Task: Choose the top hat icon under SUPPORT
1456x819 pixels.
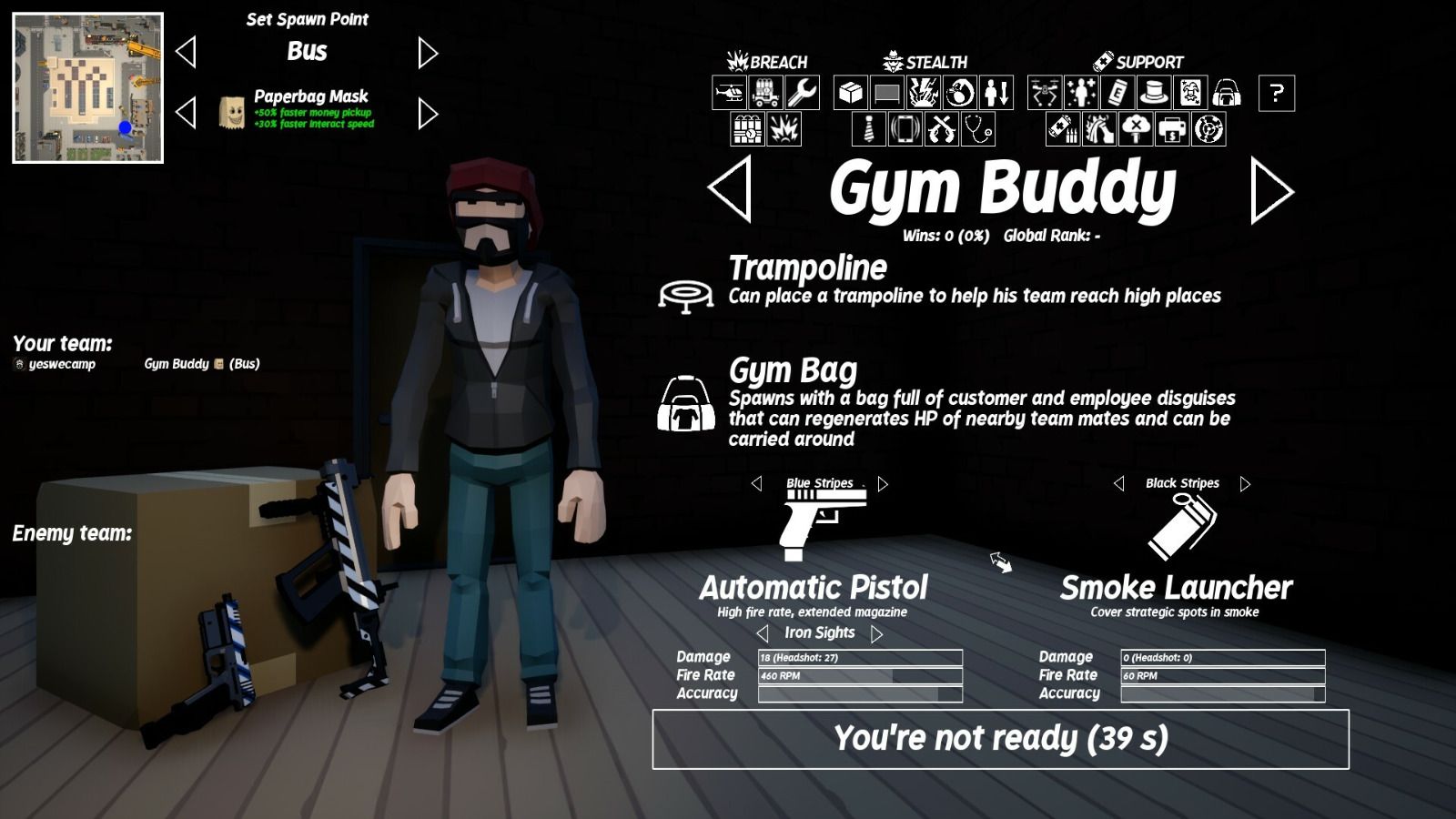Action: pos(1153,94)
